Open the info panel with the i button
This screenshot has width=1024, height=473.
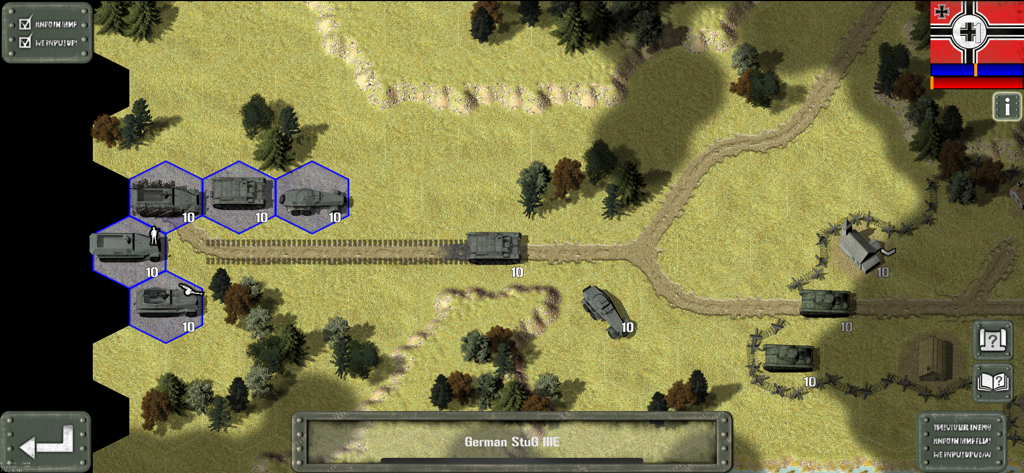coord(1006,107)
